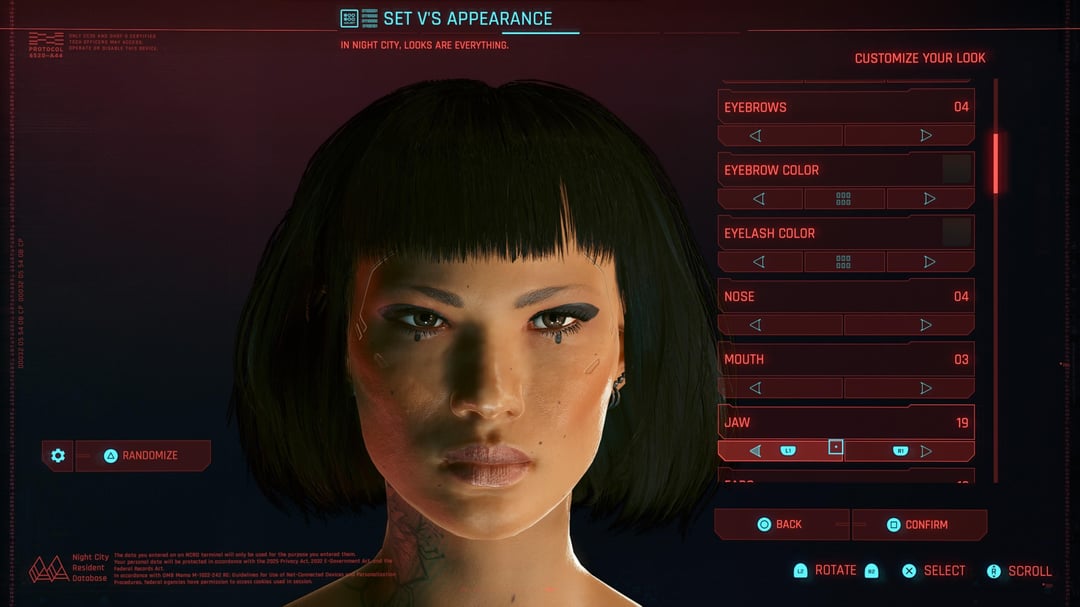Select previous Jaw shape arrow
This screenshot has height=607, width=1080.
[756, 451]
